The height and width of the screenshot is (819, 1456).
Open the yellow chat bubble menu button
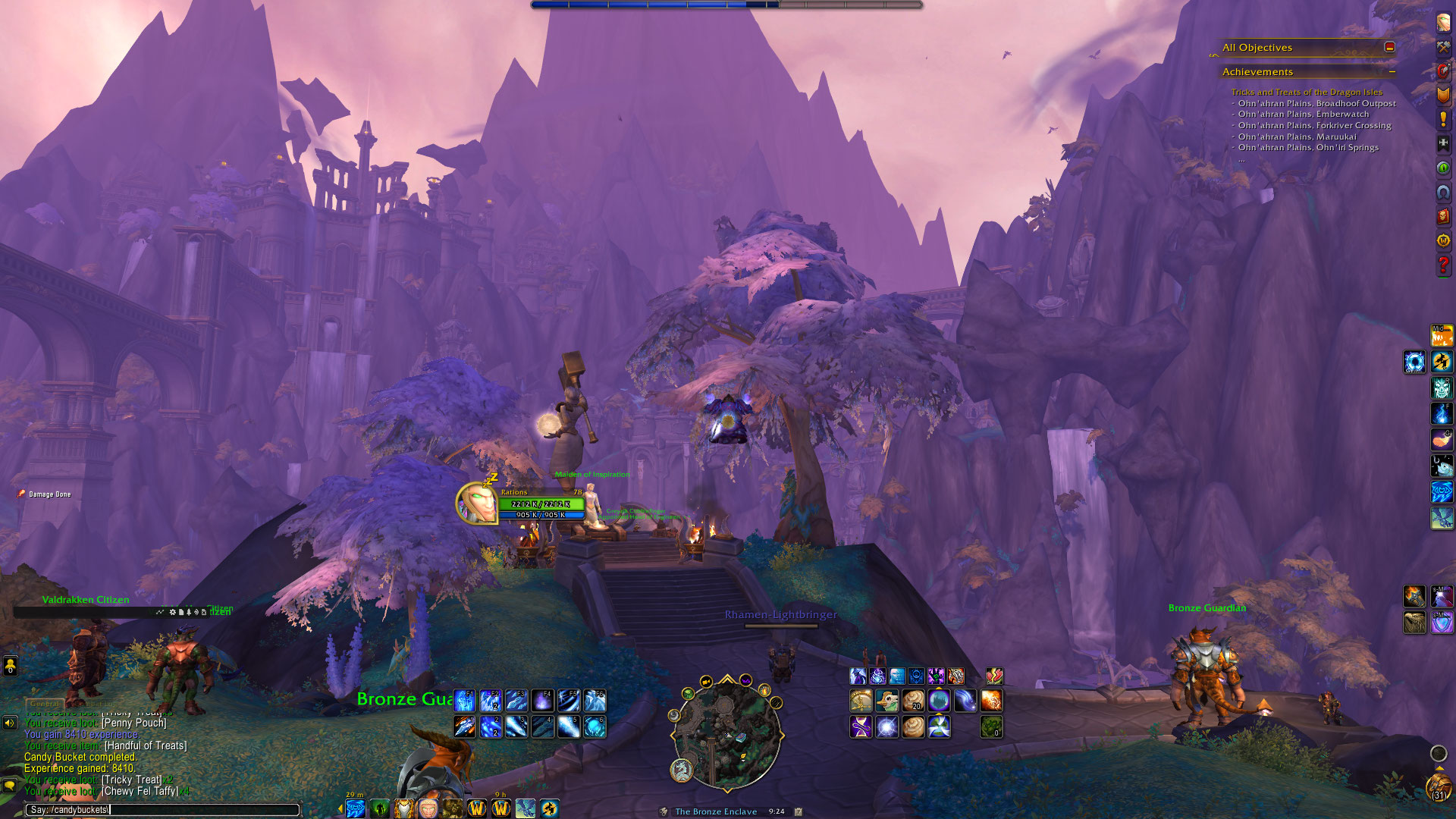click(x=10, y=785)
